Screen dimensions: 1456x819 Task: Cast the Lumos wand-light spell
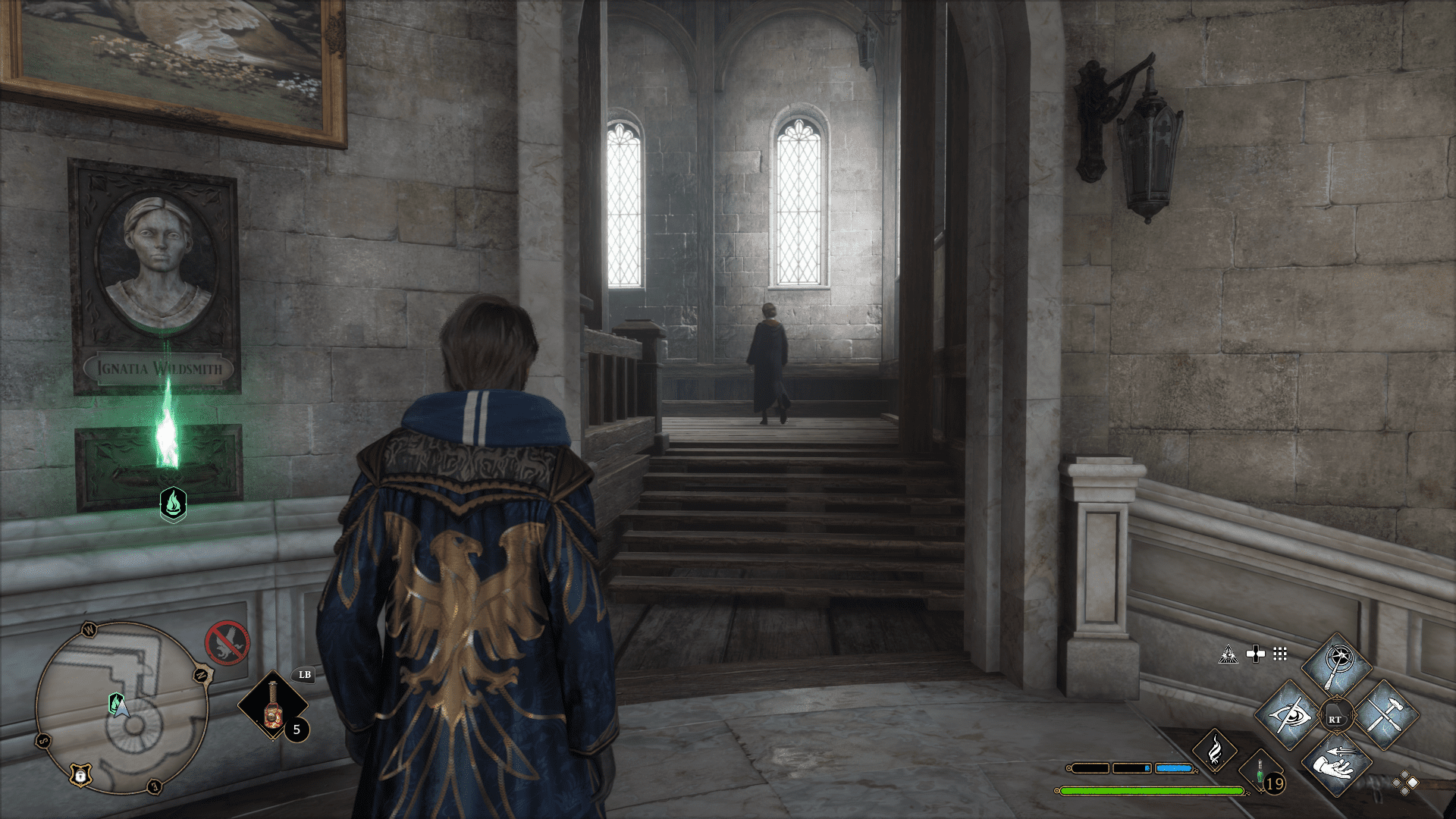point(1336,667)
